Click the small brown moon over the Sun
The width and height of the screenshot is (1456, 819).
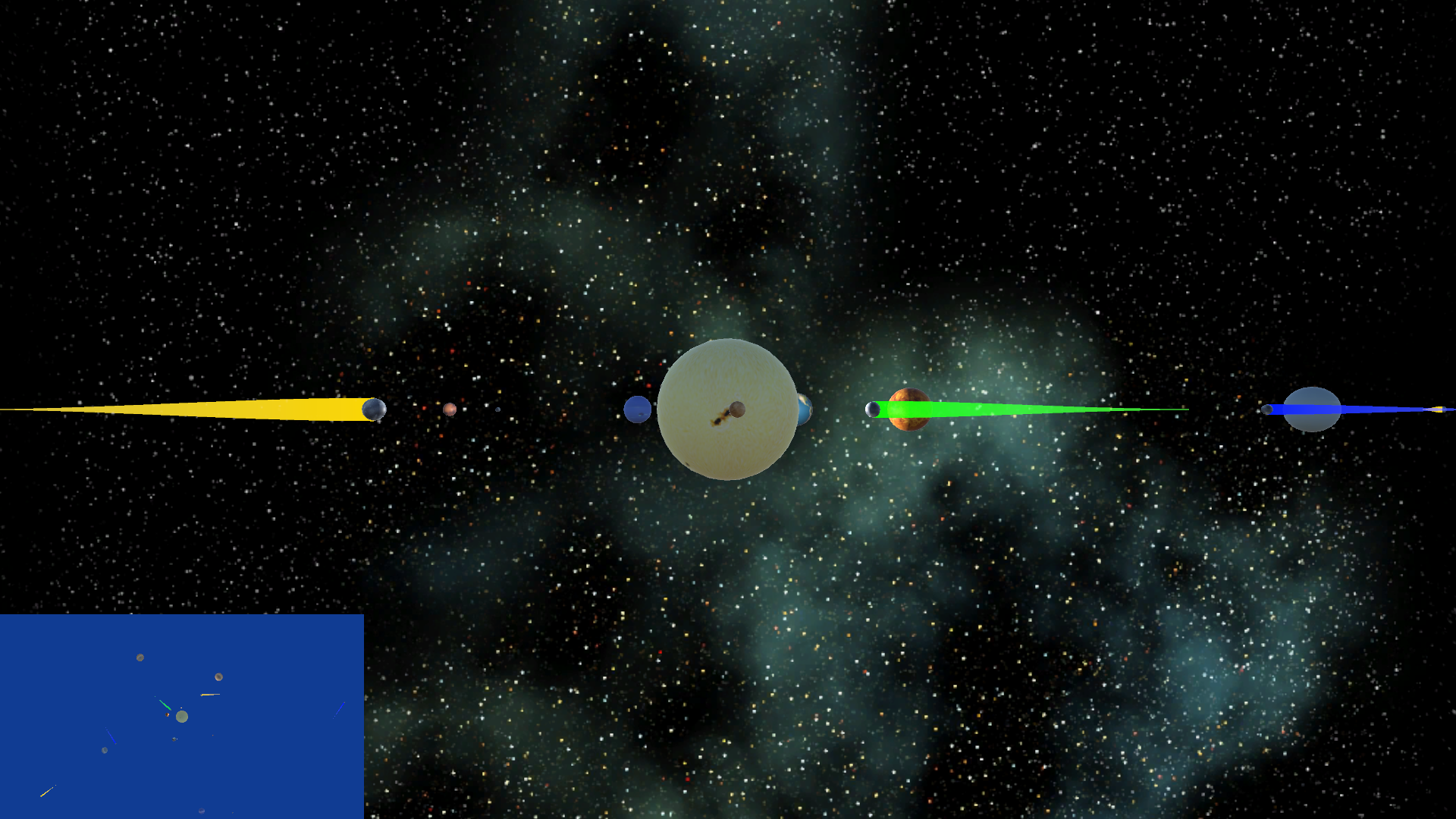737,409
